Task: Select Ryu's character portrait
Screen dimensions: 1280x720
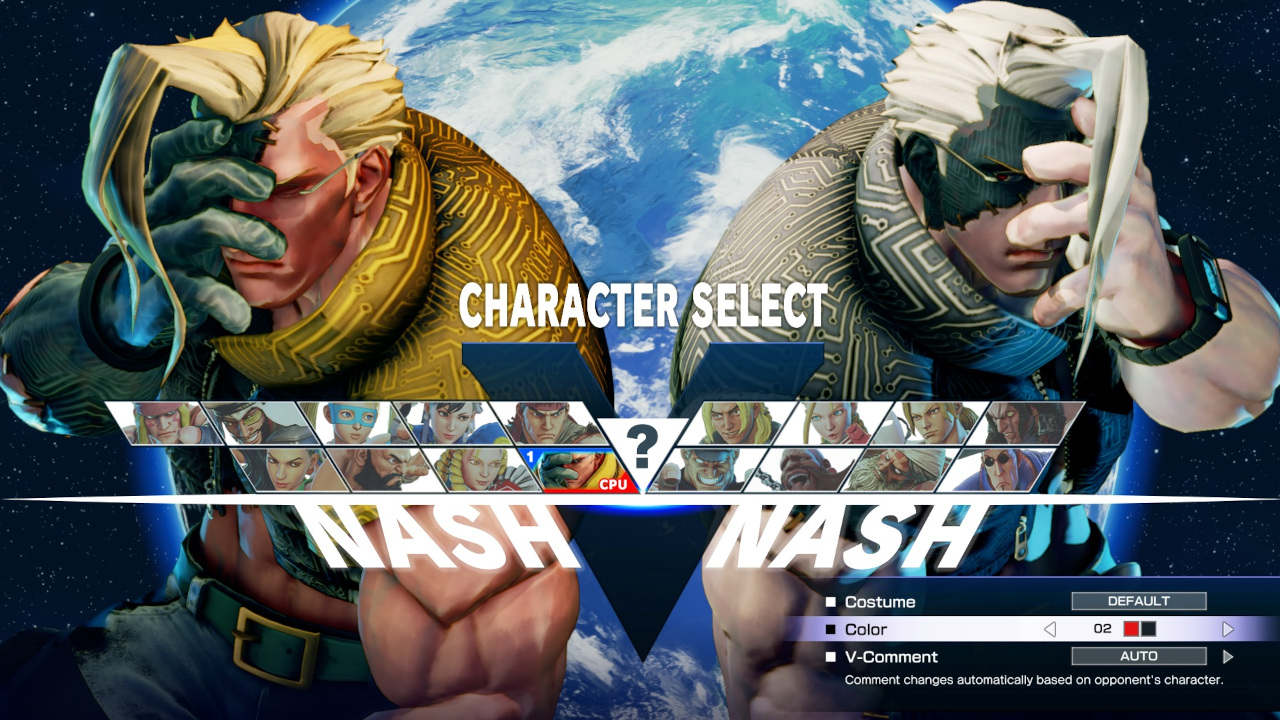Action: [545, 420]
